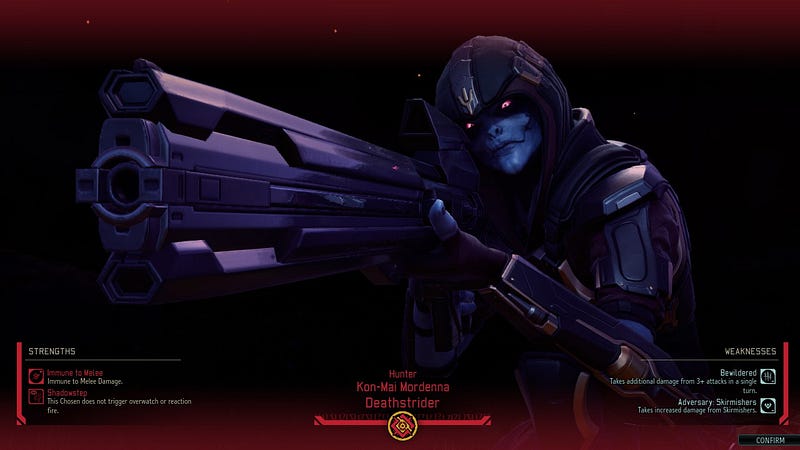Click the Bewildered weakness icon
800x450 pixels.
(x=768, y=376)
